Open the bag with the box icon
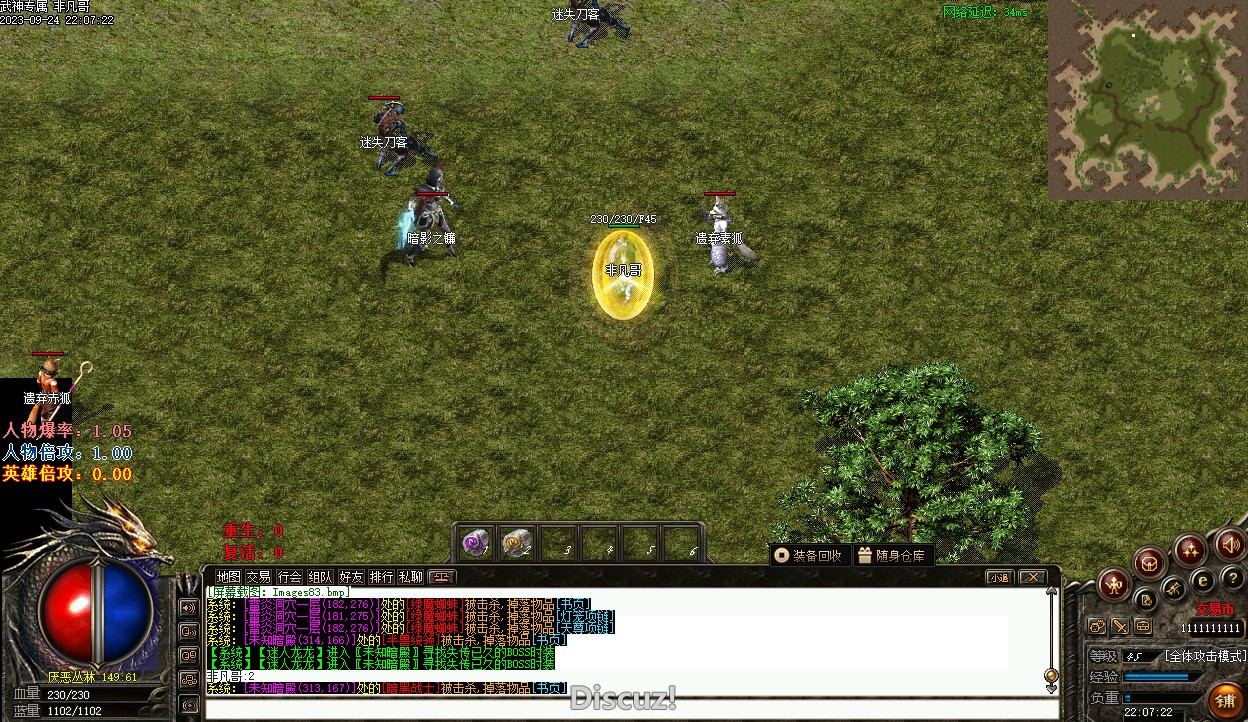 tap(1150, 562)
